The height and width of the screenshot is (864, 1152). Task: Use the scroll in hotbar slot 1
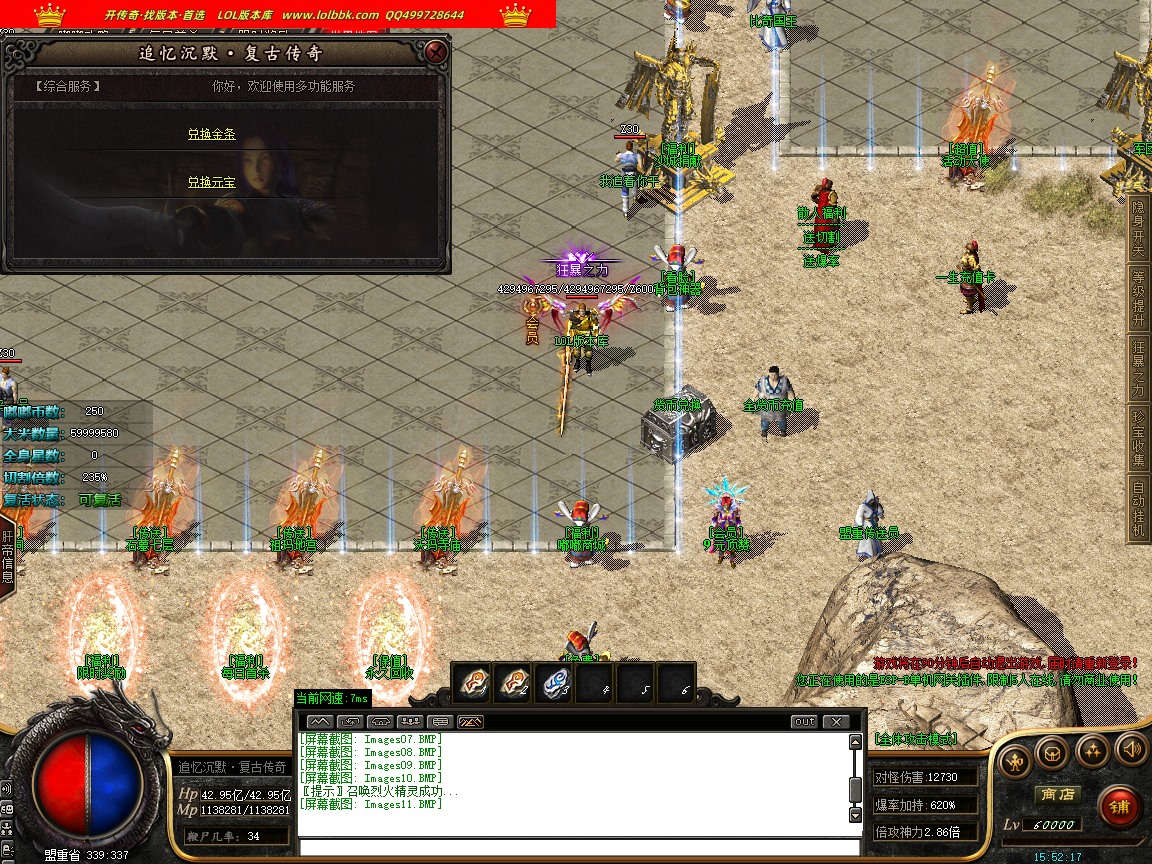click(x=473, y=683)
